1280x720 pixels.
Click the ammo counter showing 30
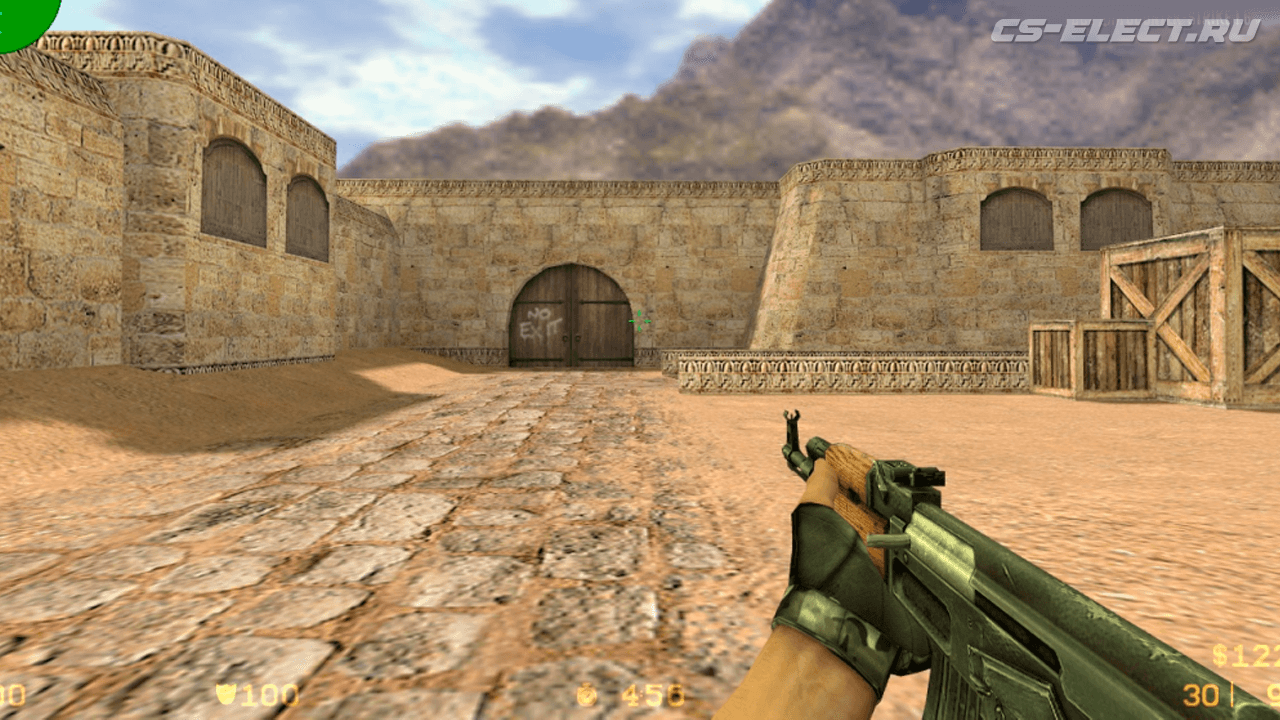pyautogui.click(x=1200, y=695)
